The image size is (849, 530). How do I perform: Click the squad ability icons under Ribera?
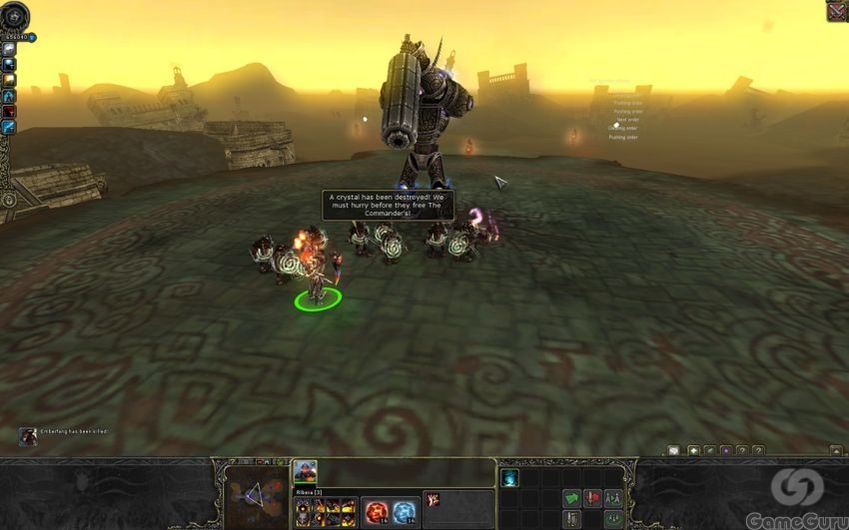325,510
